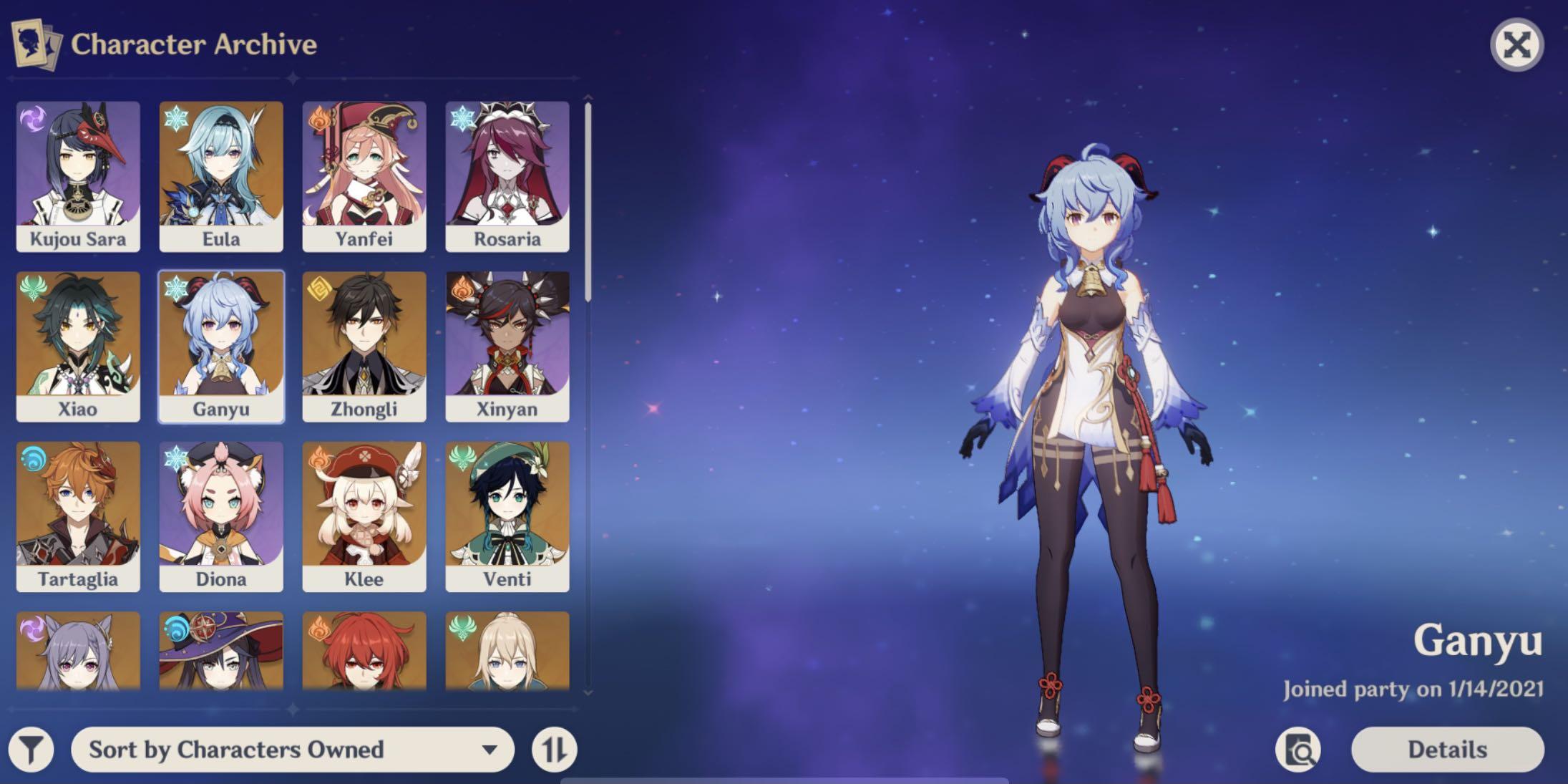Image resolution: width=1568 pixels, height=784 pixels.
Task: Select Kujou Sara's character card
Action: pyautogui.click(x=78, y=176)
